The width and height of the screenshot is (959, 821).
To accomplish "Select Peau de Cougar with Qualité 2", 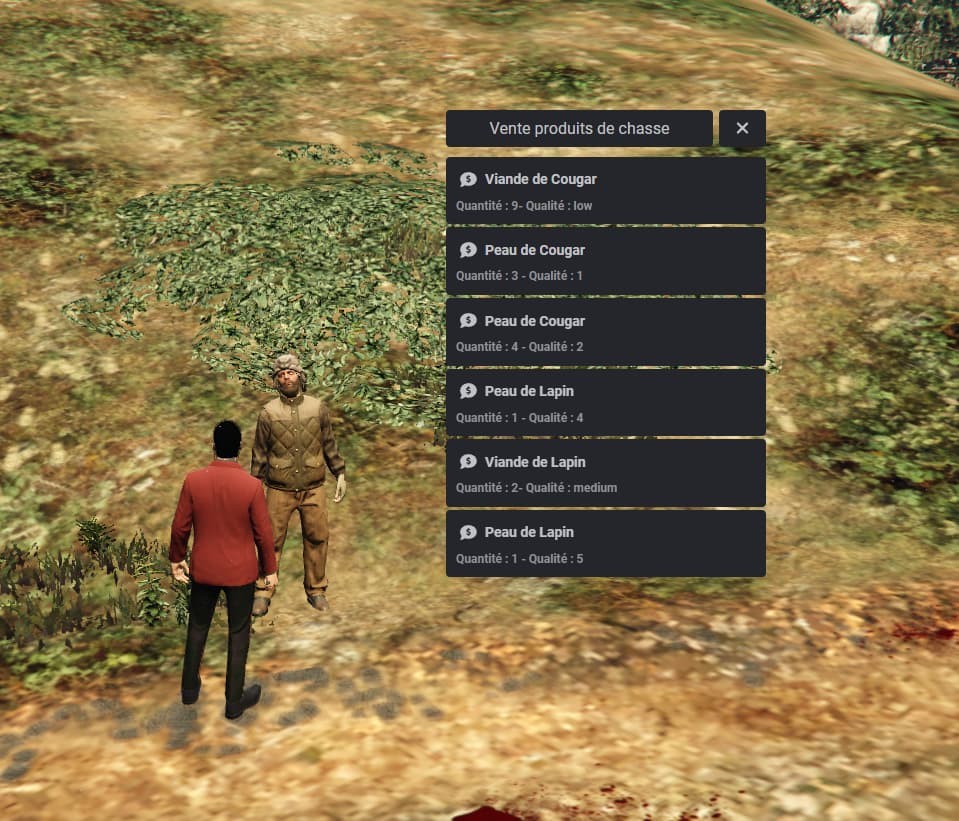I will (x=605, y=332).
